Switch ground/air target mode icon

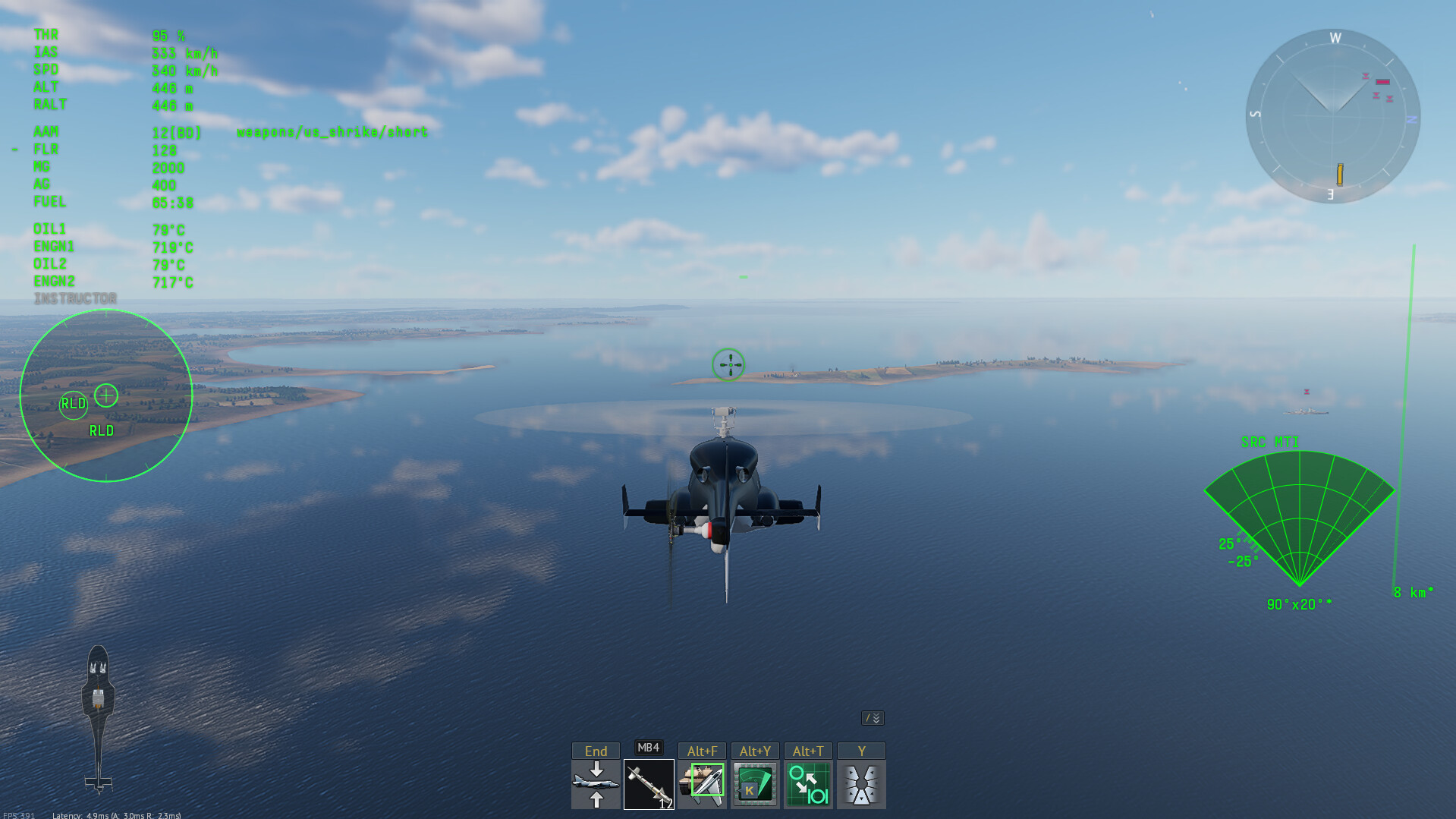(x=702, y=784)
